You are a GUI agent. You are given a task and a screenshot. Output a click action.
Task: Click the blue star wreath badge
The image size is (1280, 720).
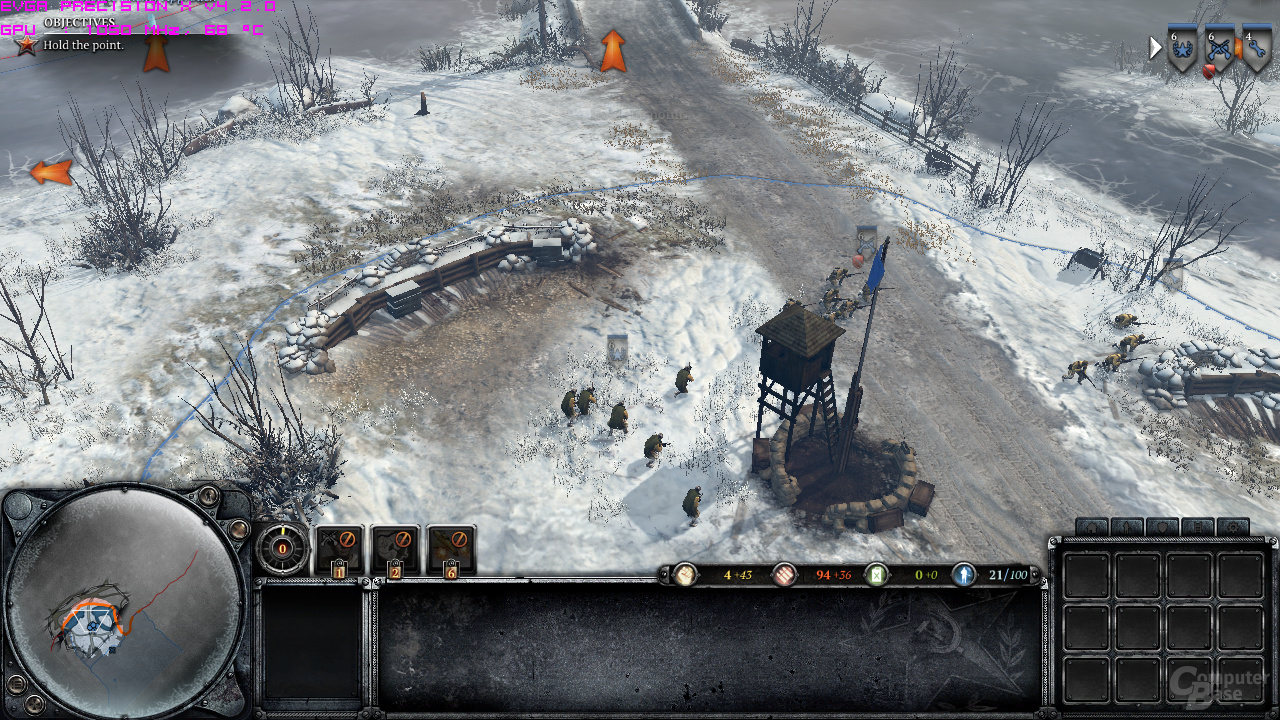pyautogui.click(x=1182, y=49)
